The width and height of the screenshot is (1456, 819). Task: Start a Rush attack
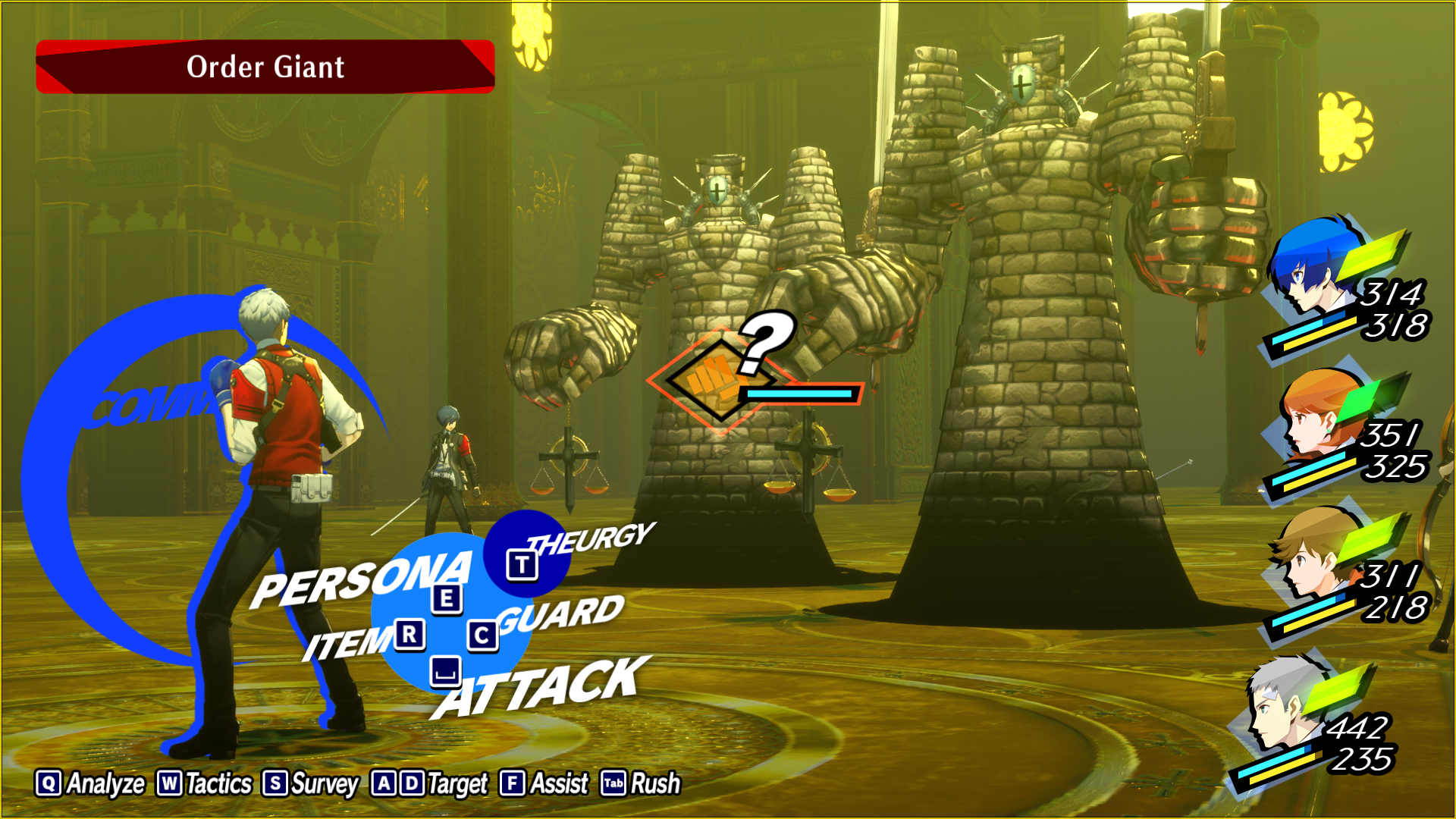pos(642,783)
